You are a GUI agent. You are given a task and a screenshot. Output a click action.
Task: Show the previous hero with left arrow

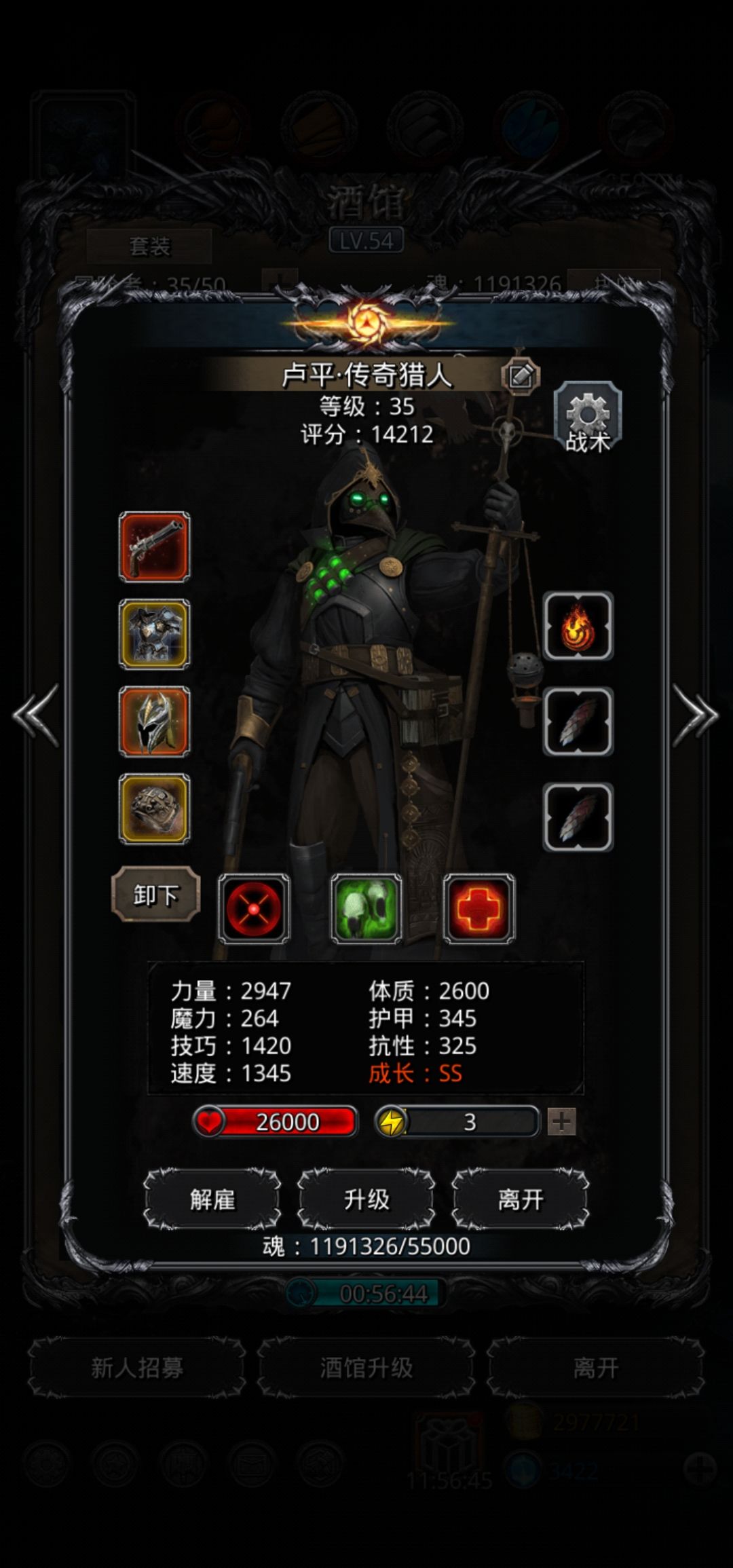(36, 715)
